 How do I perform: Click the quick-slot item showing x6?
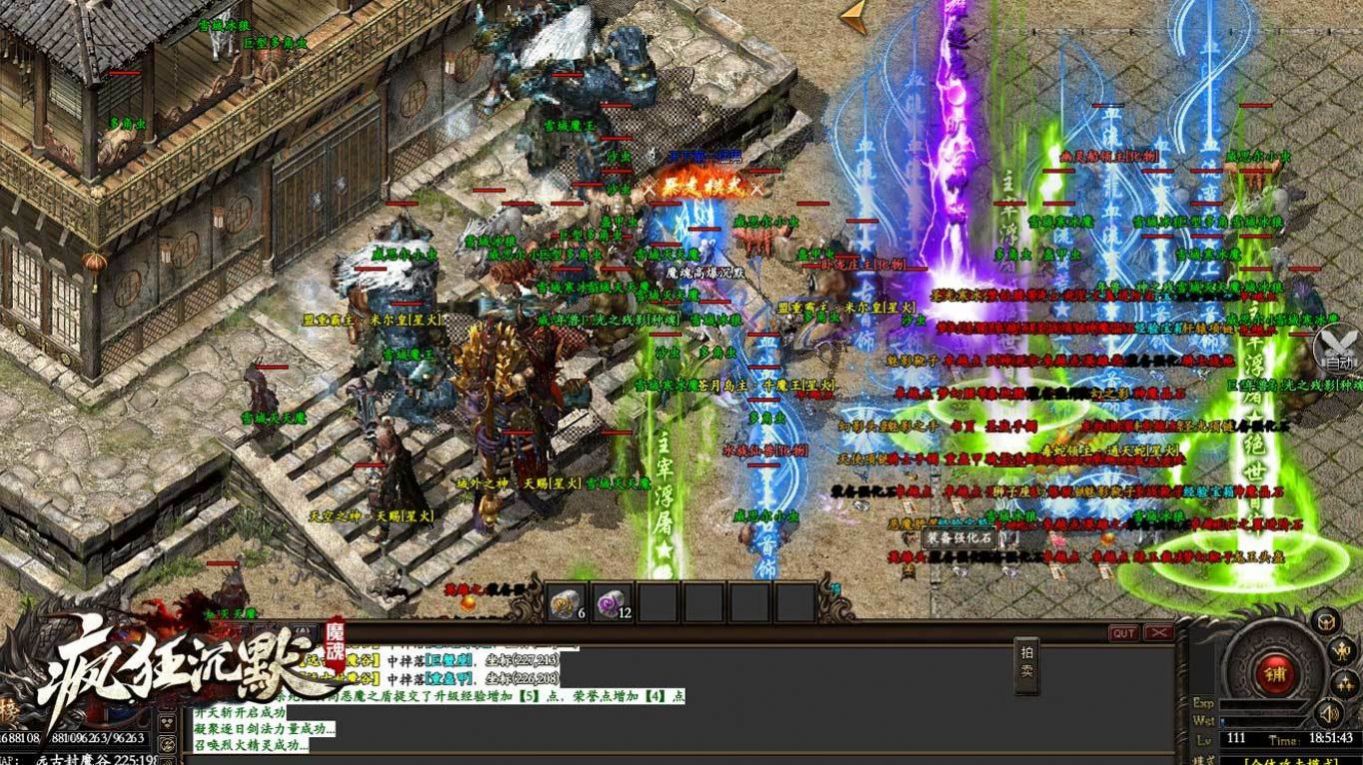pos(564,603)
